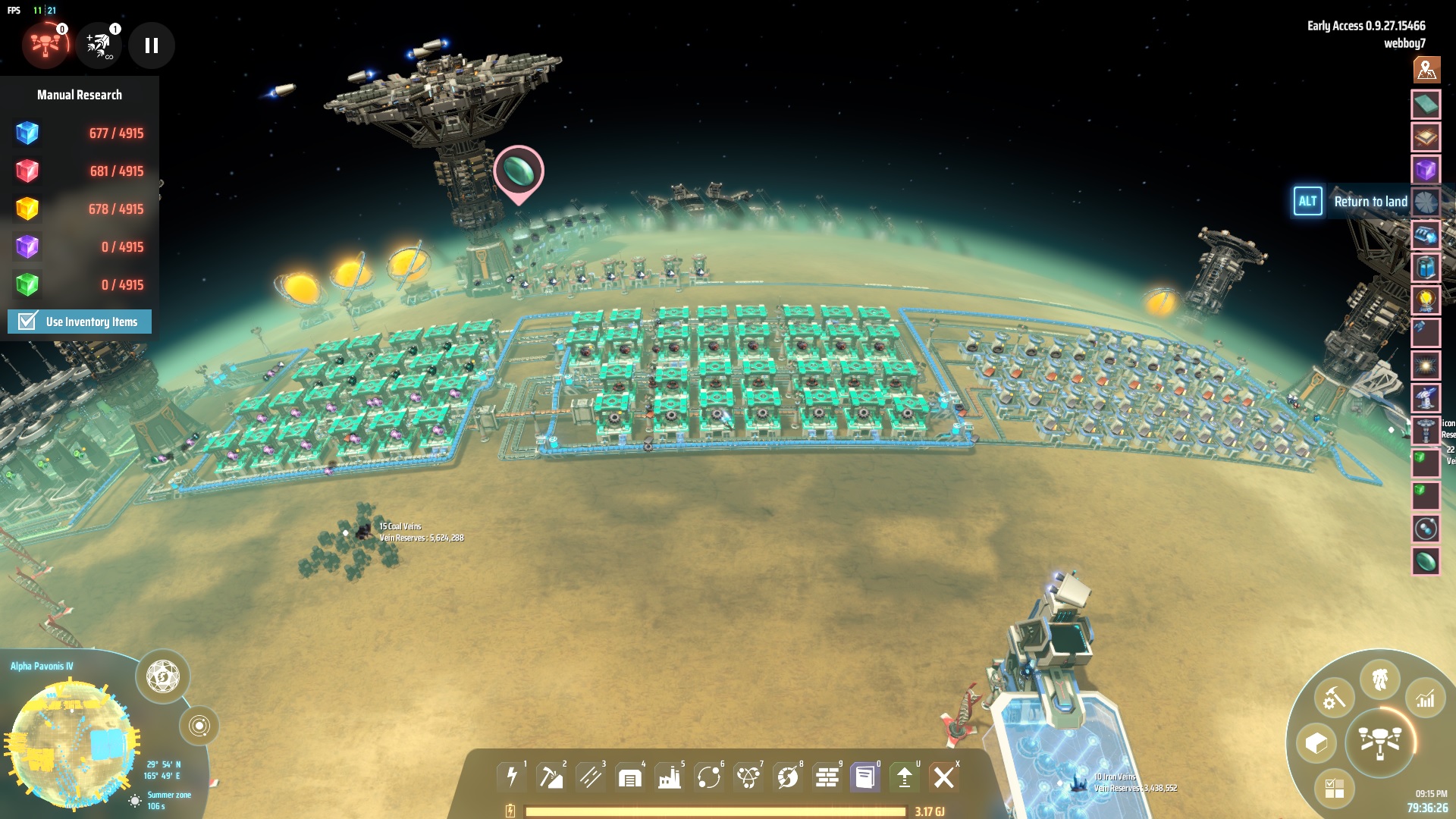Choose the mining pickaxe build category

(x=551, y=777)
